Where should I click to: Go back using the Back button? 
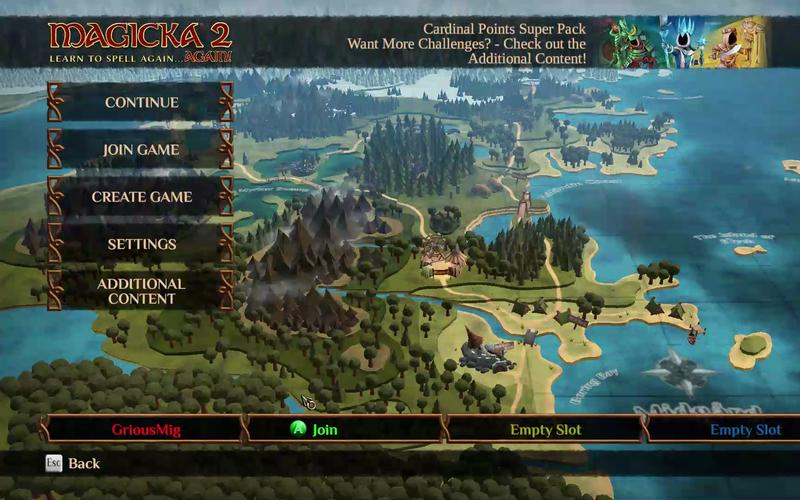73,464
